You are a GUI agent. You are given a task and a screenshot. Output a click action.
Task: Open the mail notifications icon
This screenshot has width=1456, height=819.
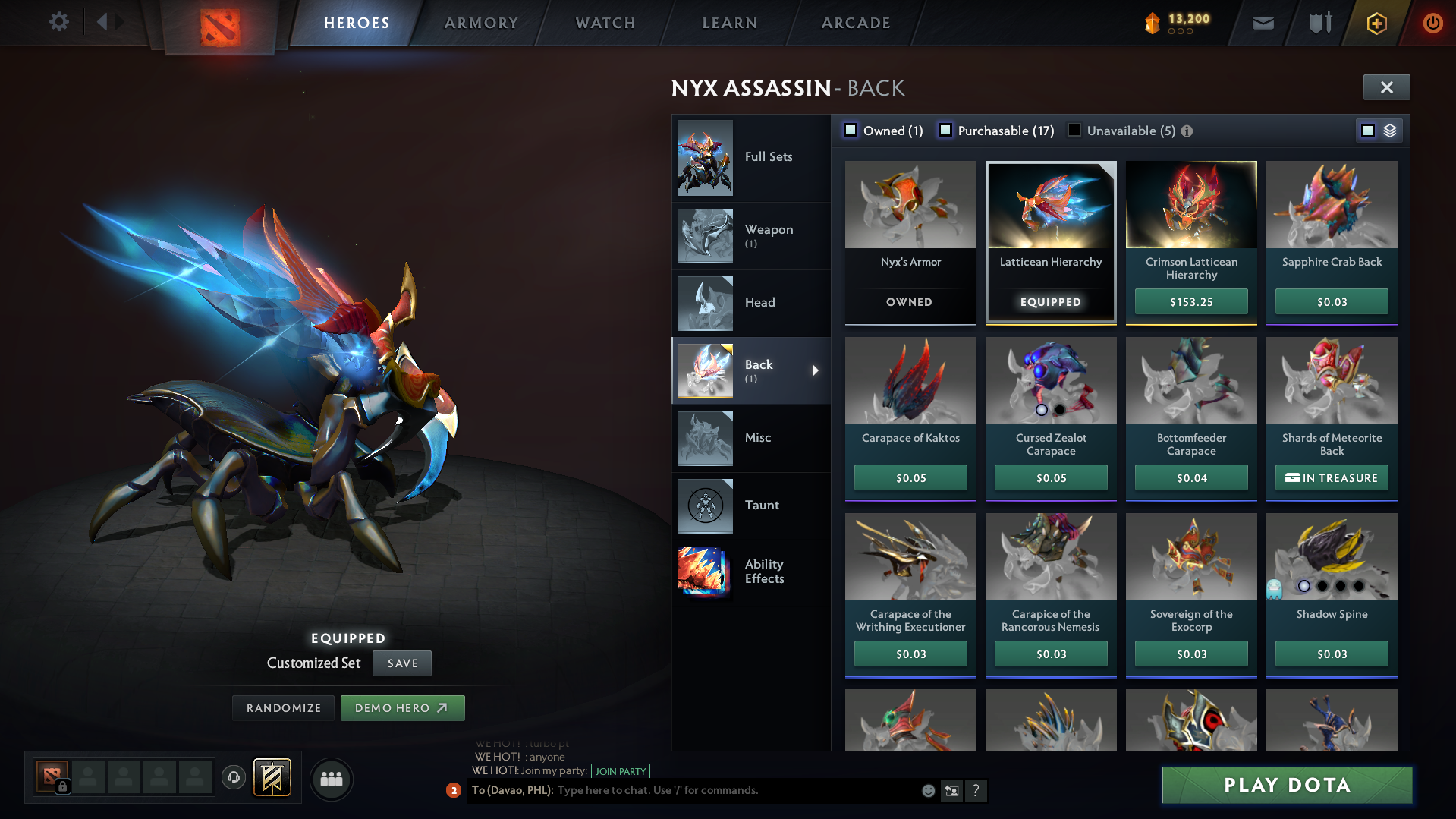point(1262,22)
